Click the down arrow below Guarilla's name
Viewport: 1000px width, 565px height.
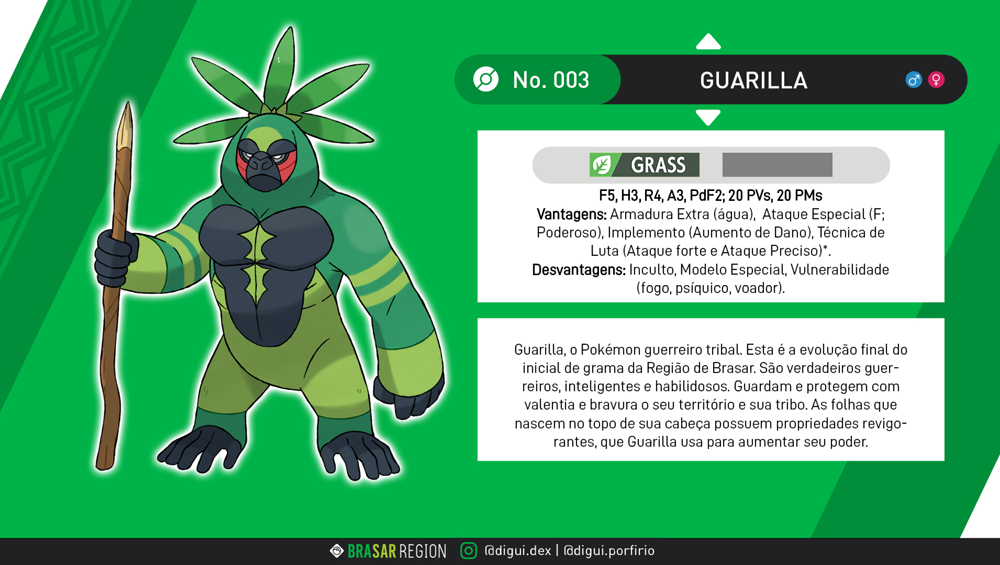[708, 118]
